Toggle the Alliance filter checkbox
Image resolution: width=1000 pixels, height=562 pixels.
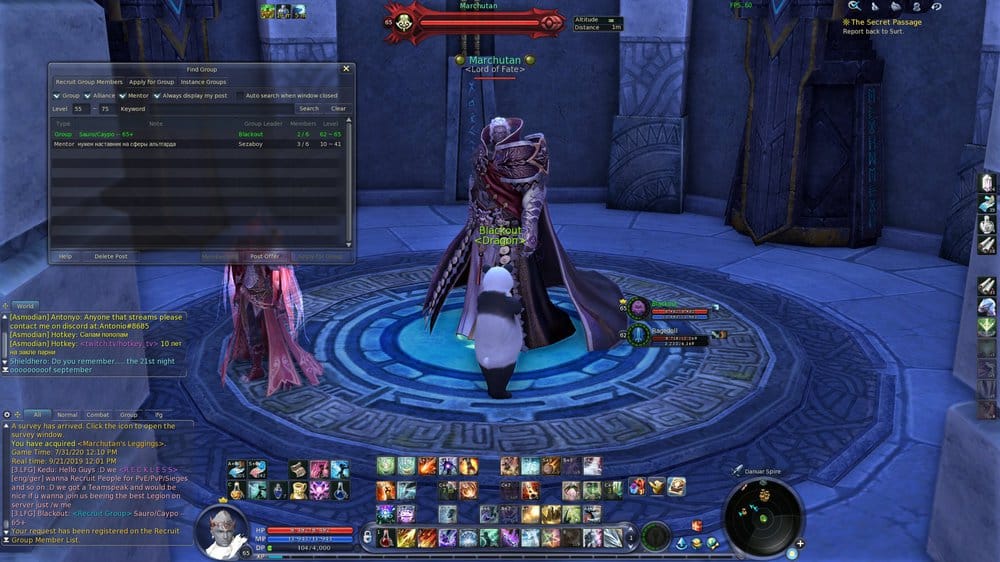88,96
